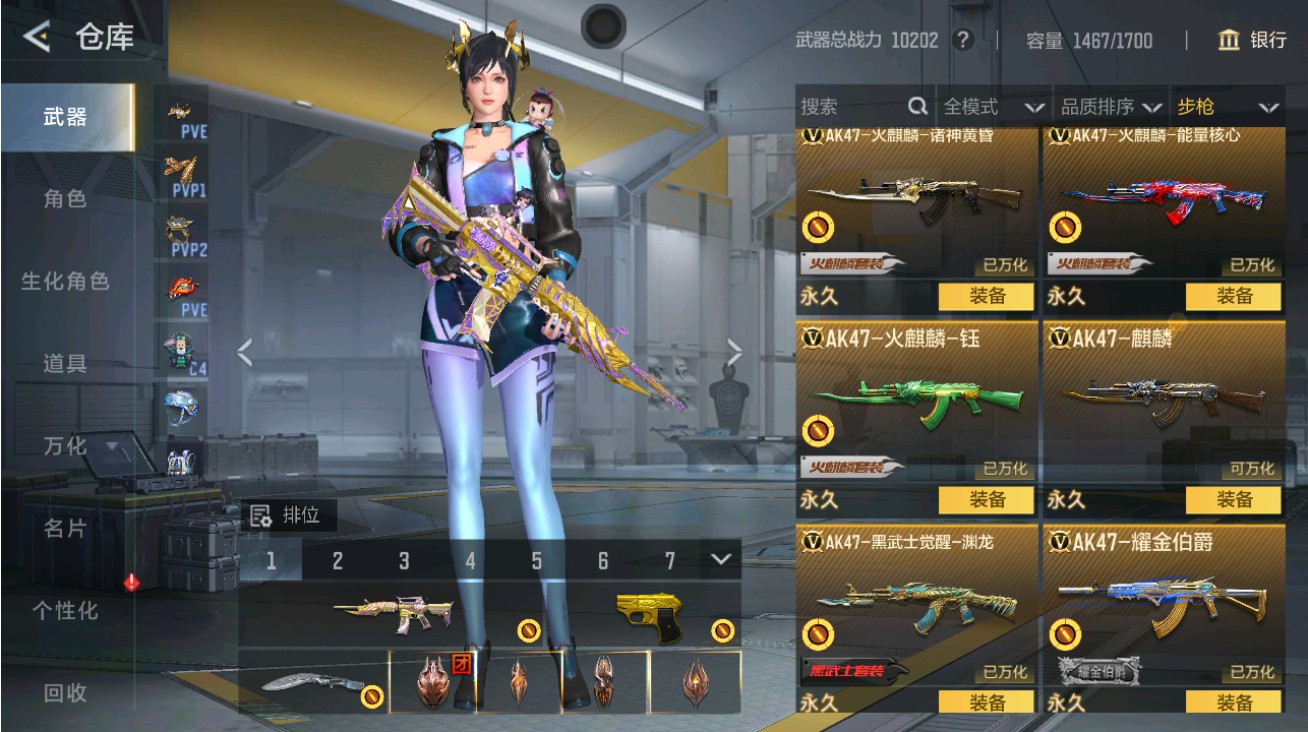
Task: Open the 个性化 tab
Action: point(66,610)
